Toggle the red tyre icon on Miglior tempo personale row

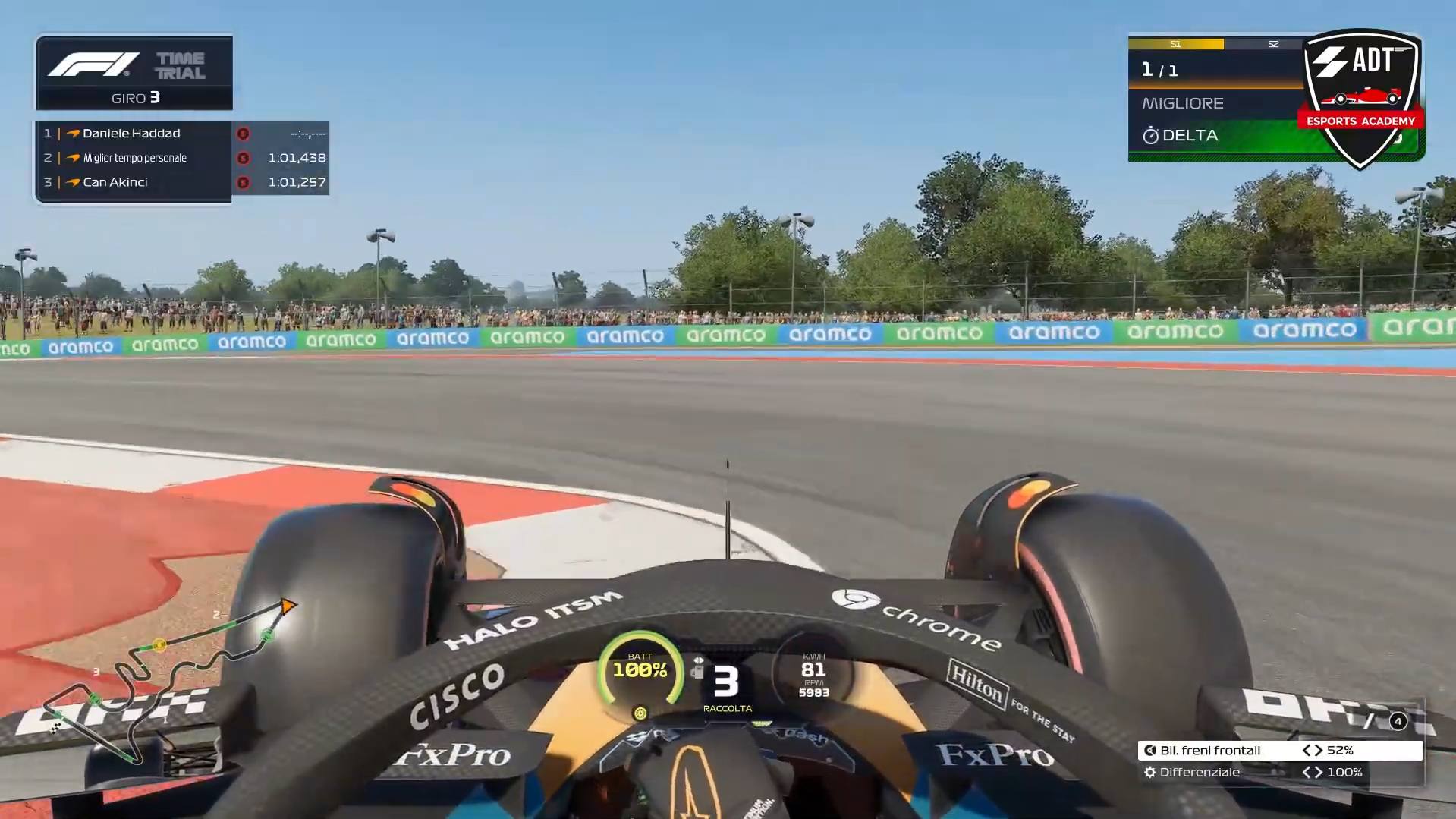242,158
